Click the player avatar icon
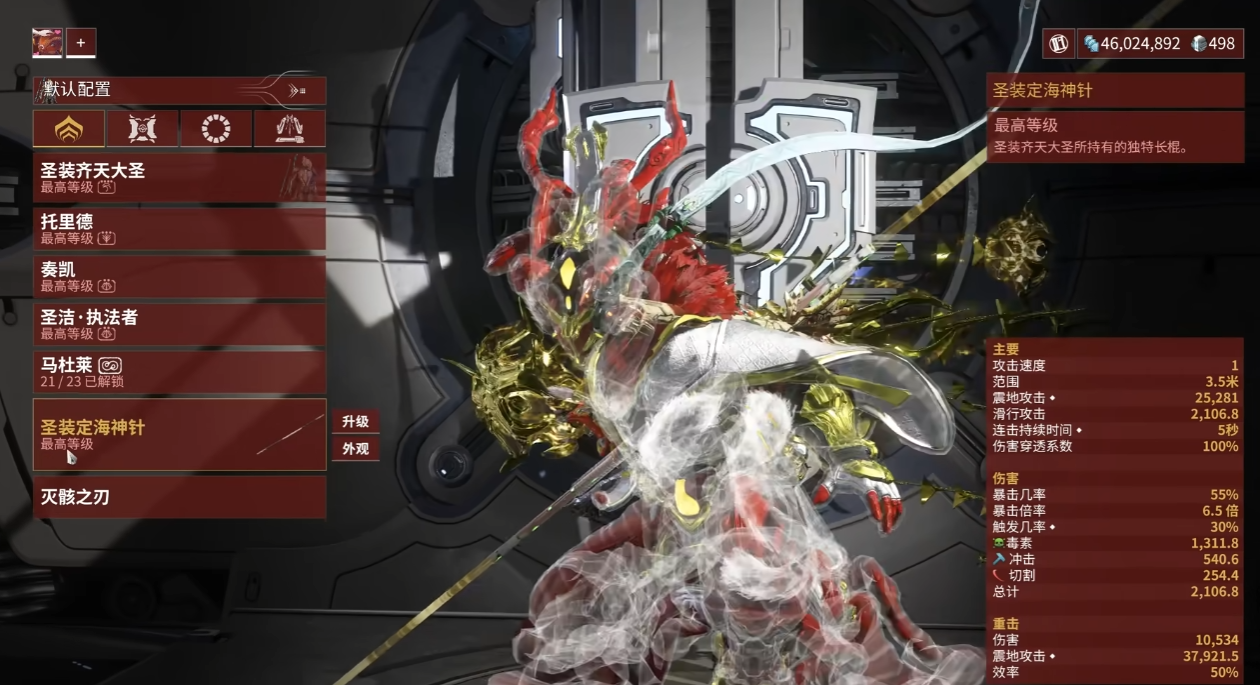The image size is (1260, 685). pos(47,43)
